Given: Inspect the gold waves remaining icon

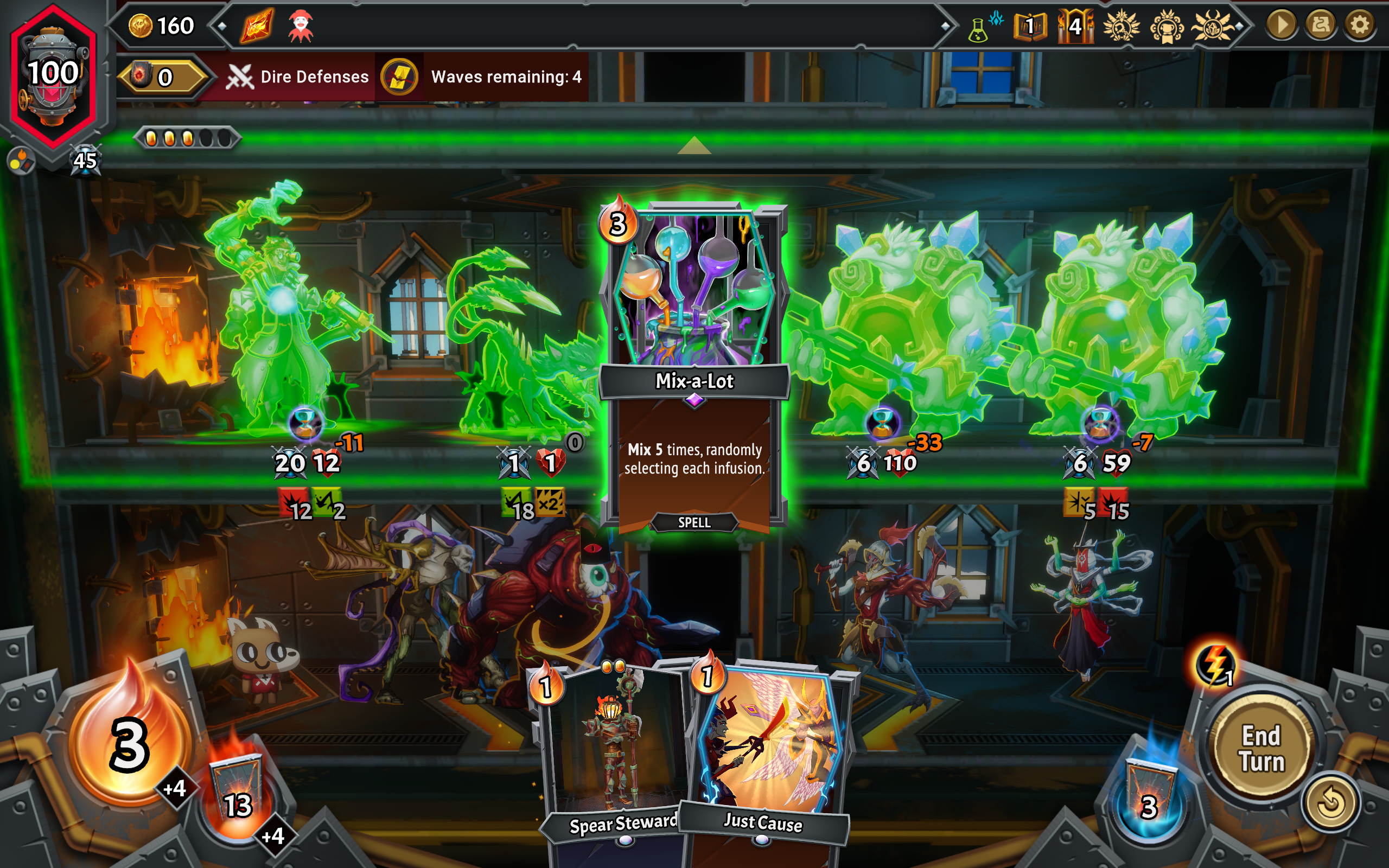Looking at the screenshot, I should [399, 77].
